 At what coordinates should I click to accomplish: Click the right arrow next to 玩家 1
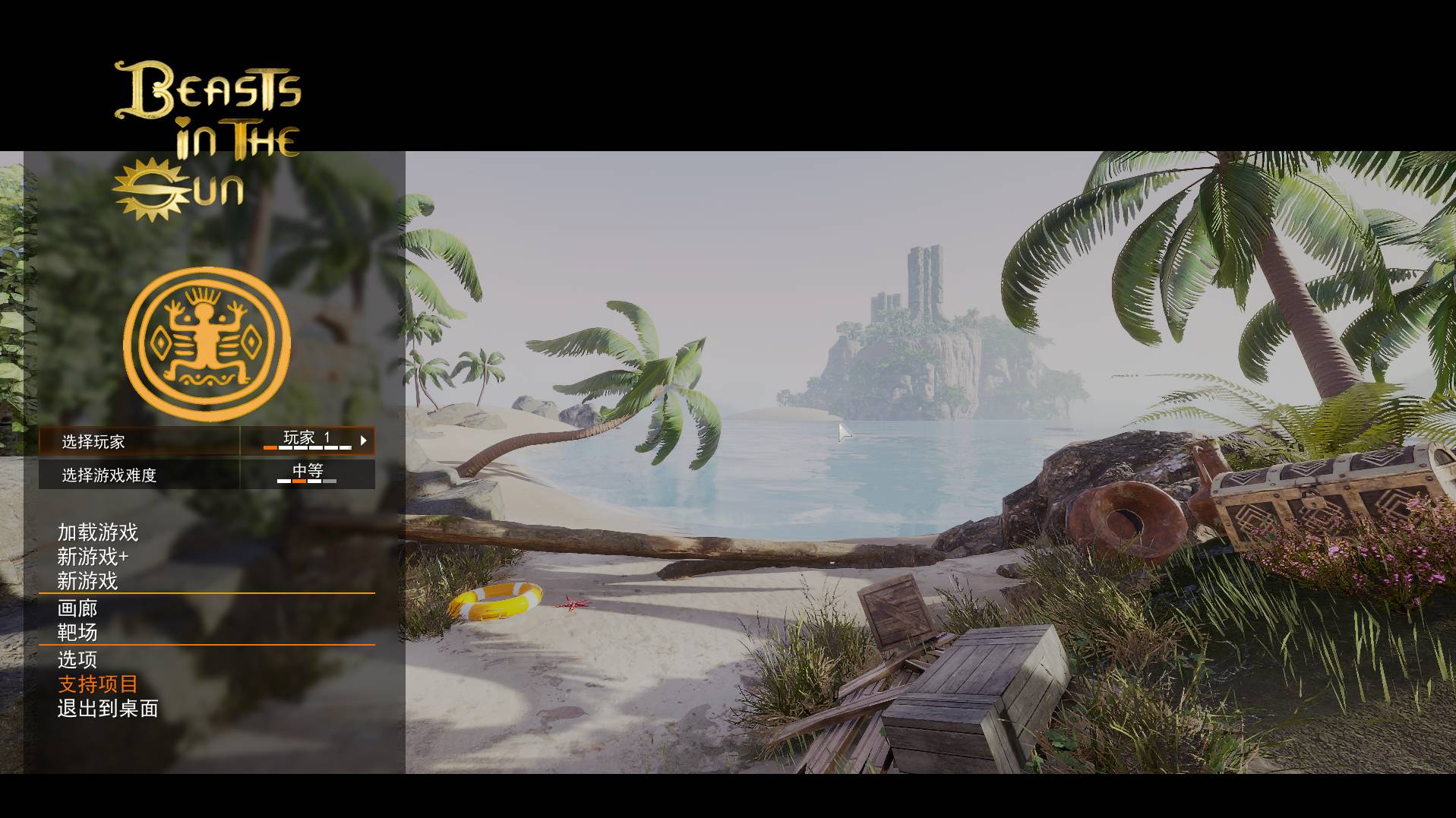point(364,441)
